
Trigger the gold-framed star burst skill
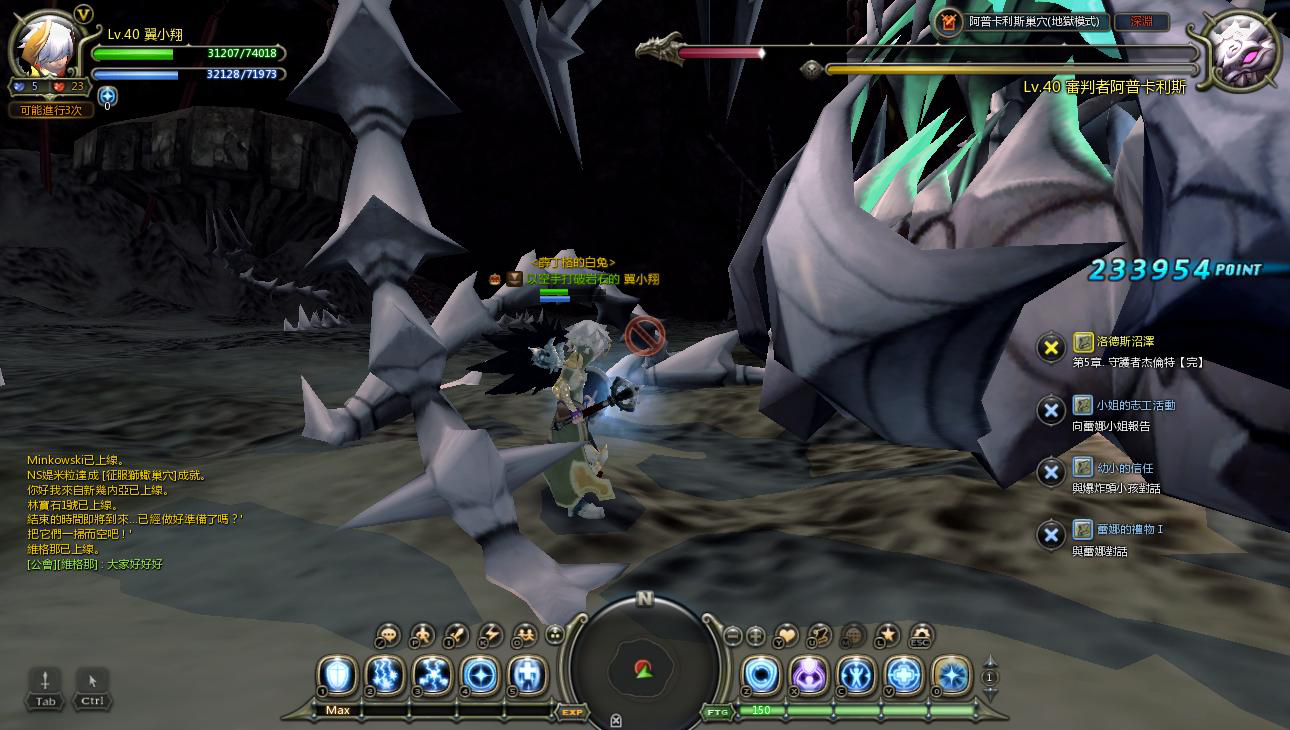coord(951,675)
